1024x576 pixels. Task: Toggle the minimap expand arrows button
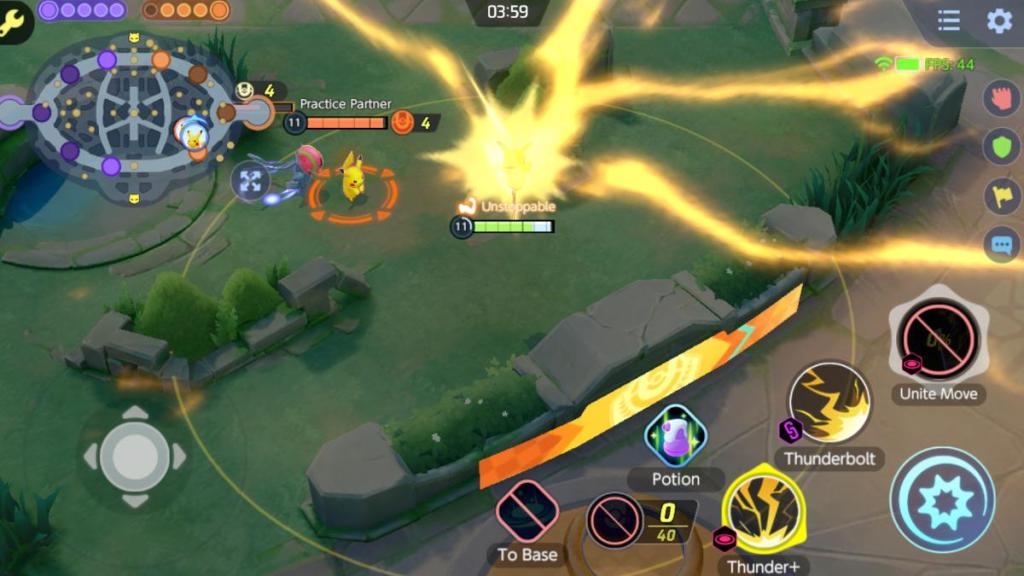pyautogui.click(x=250, y=181)
